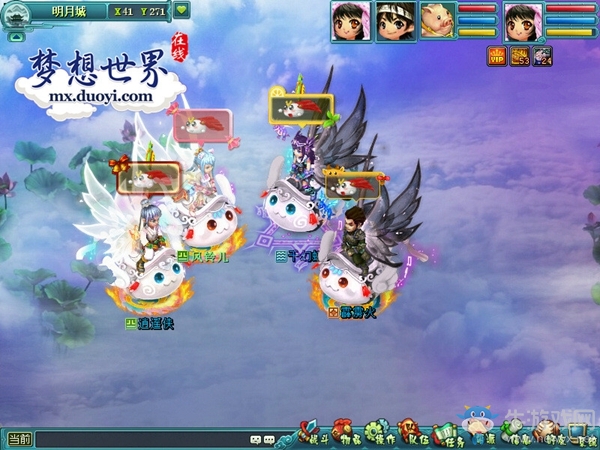Click the VIP icon
Image resolution: width=600 pixels, height=450 pixels.
pos(496,56)
